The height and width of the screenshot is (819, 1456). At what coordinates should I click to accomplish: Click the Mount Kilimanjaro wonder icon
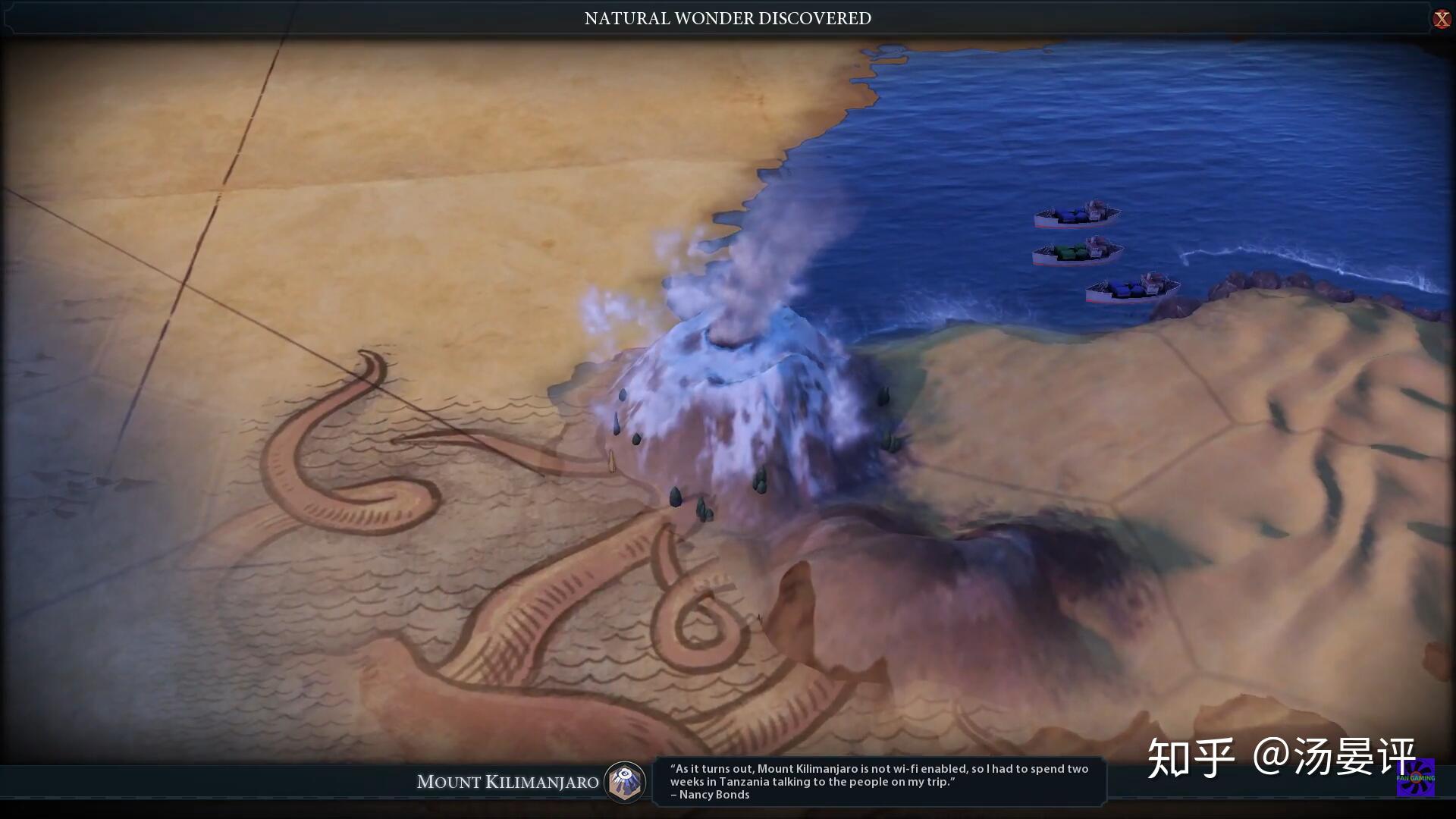point(625,782)
